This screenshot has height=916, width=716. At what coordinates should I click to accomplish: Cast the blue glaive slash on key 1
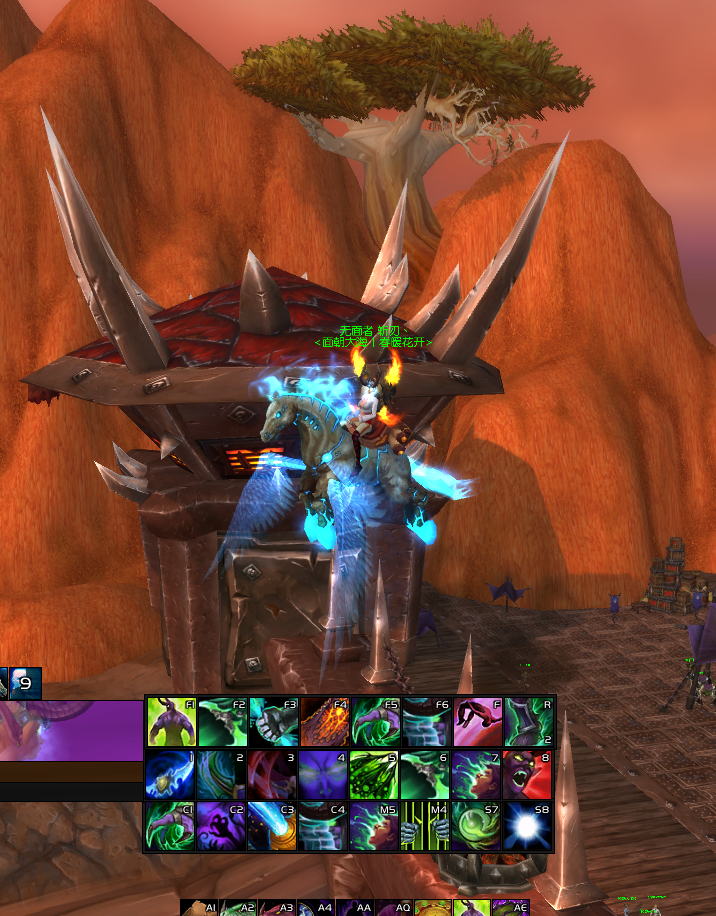(172, 774)
